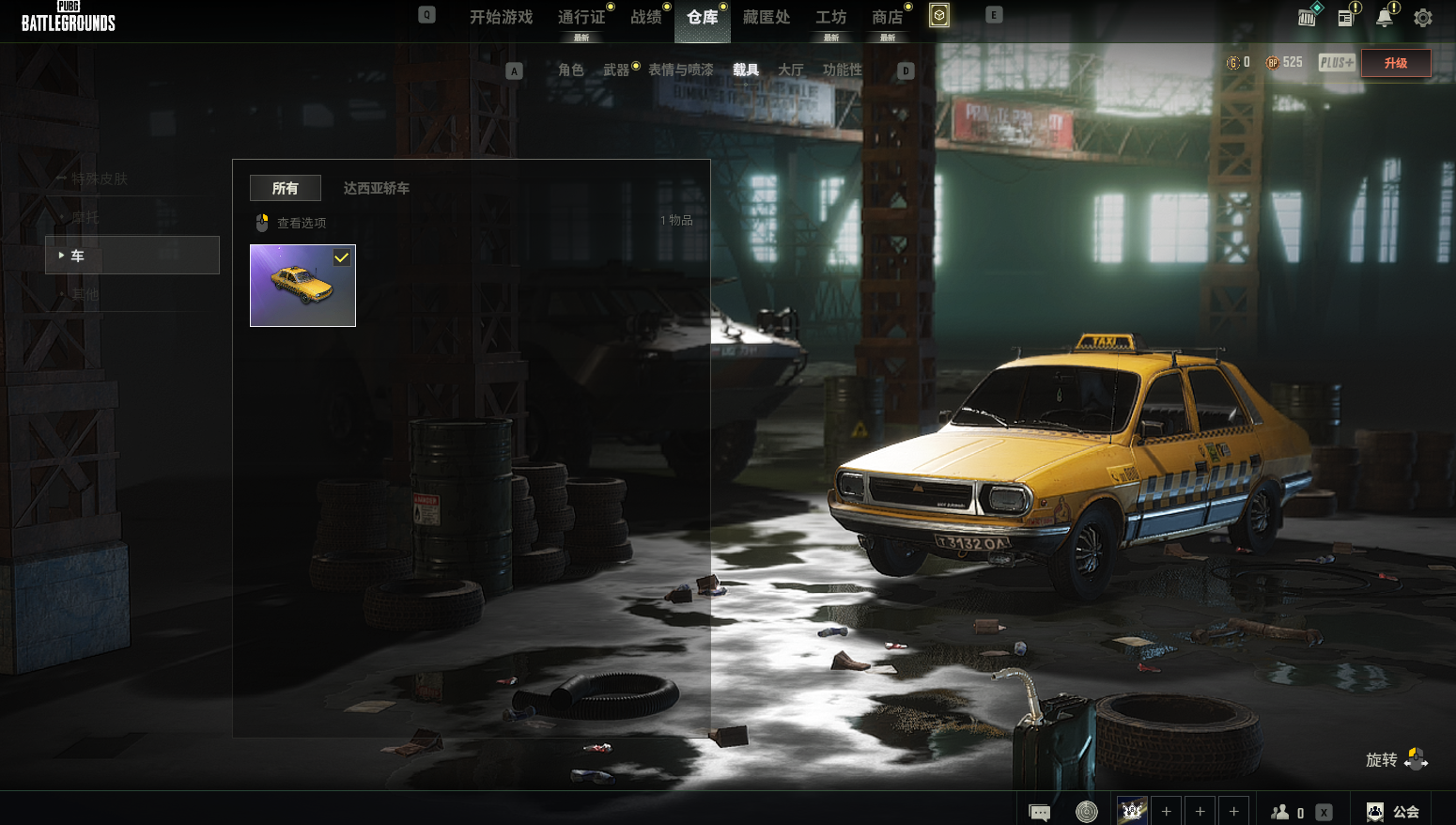Go to the 通行证 pass page
Viewport: 1456px width, 825px height.
point(581,18)
